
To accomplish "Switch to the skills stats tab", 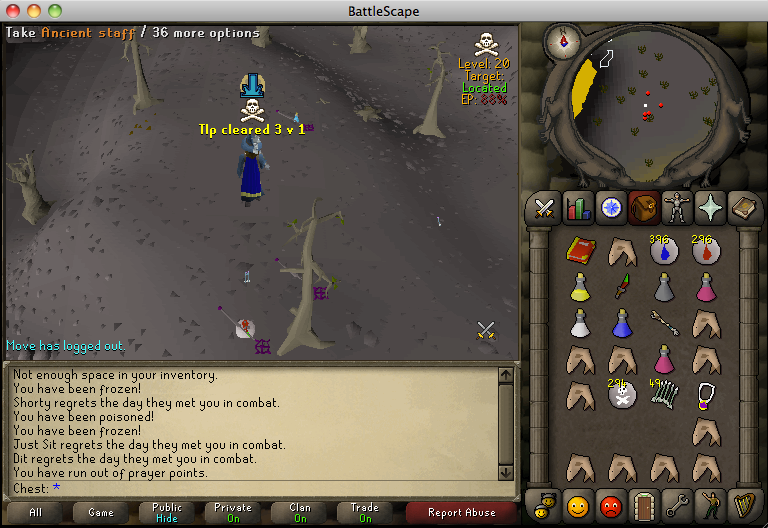I will [577, 208].
